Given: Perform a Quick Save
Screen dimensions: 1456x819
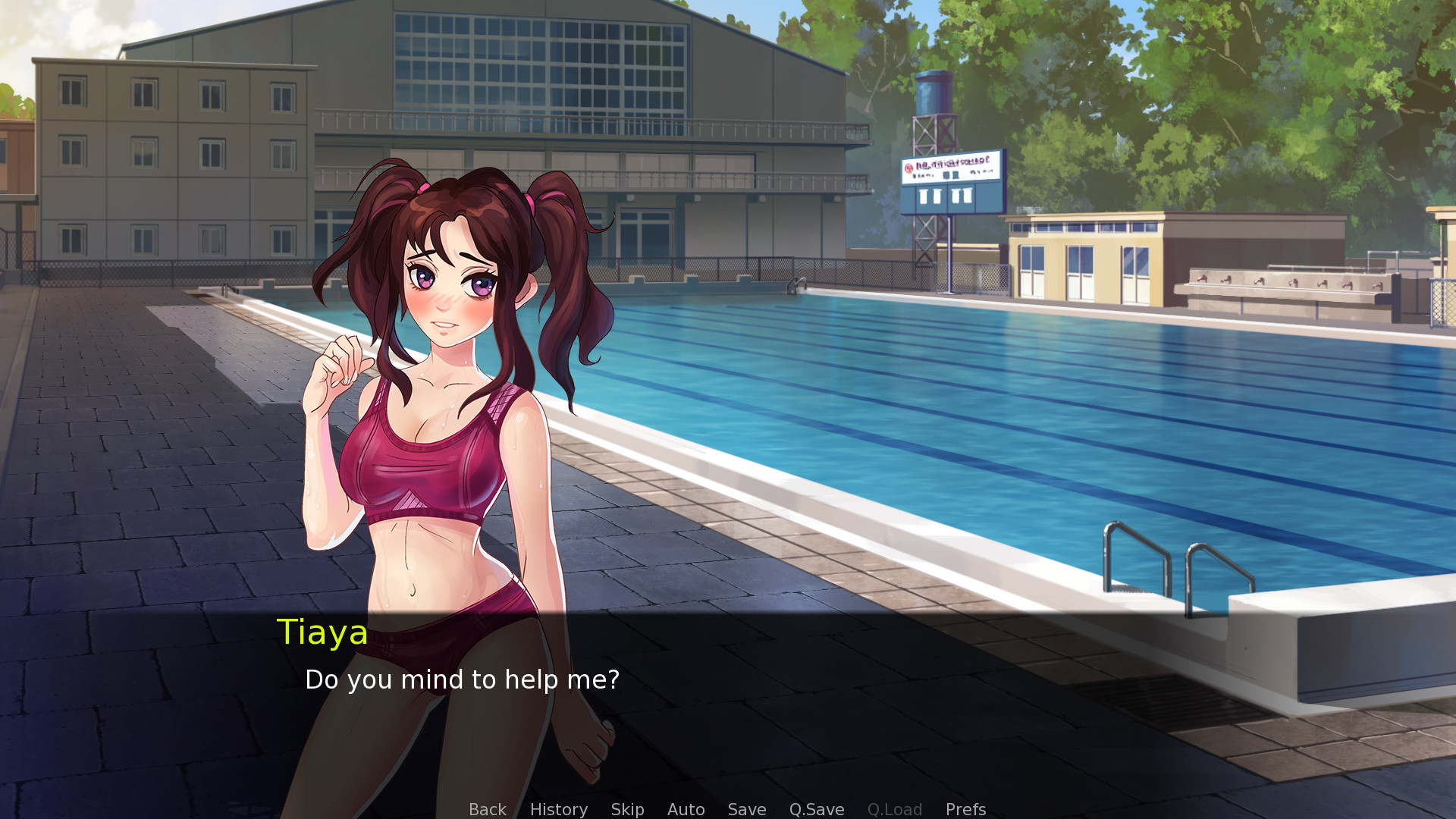Looking at the screenshot, I should click(x=816, y=809).
